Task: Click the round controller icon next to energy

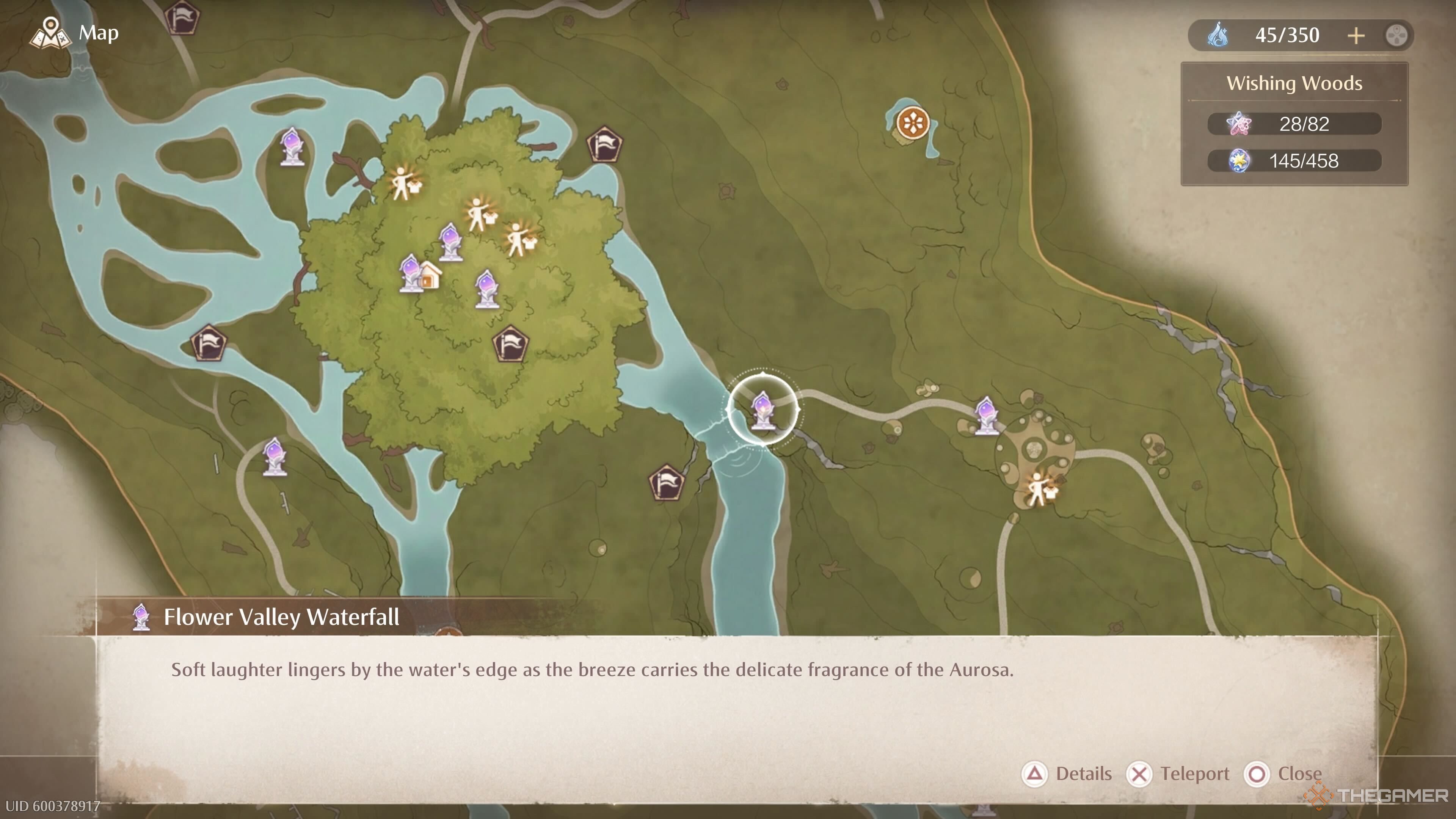Action: tap(1396, 36)
